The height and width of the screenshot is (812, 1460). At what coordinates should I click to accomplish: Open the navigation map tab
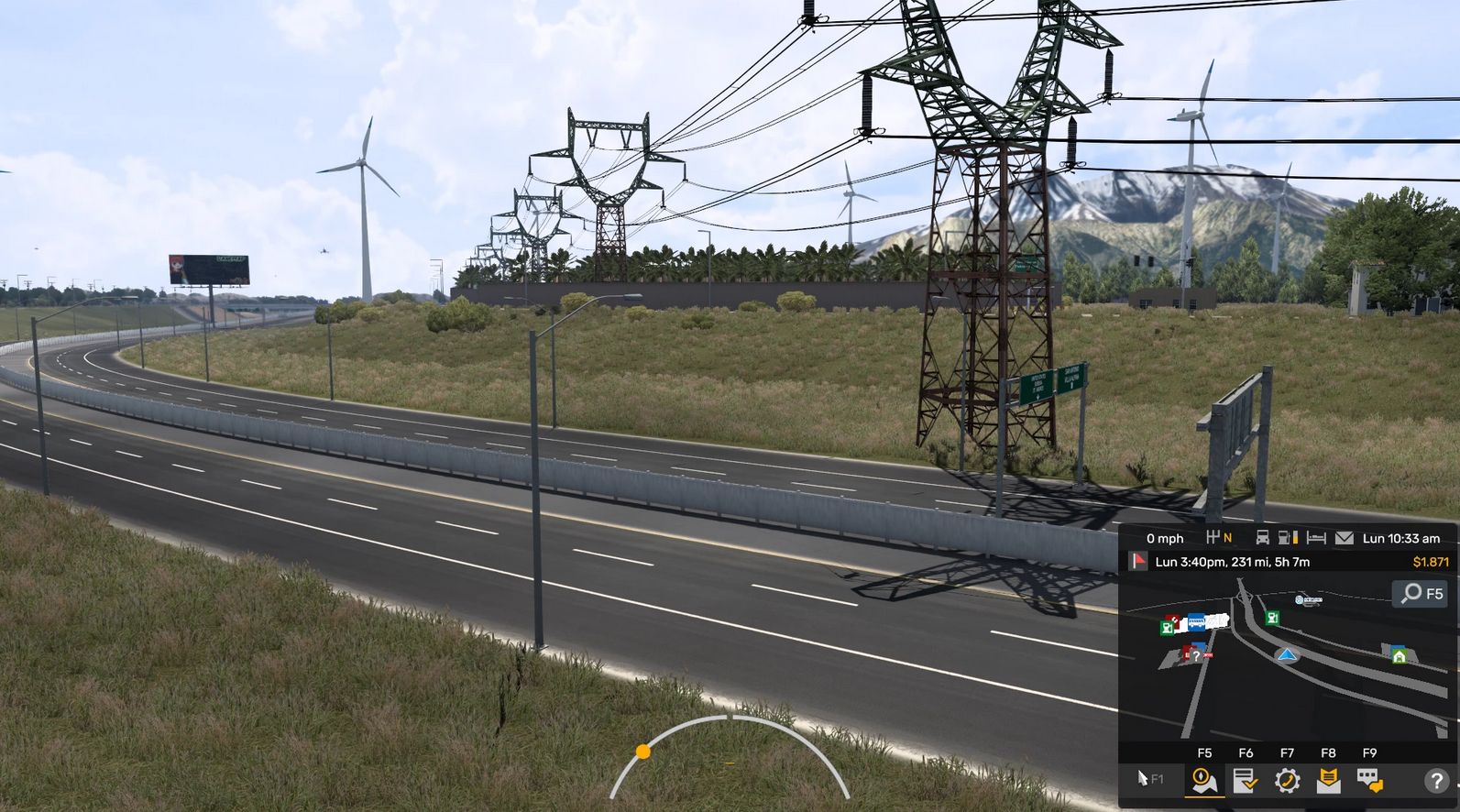coord(1204,781)
